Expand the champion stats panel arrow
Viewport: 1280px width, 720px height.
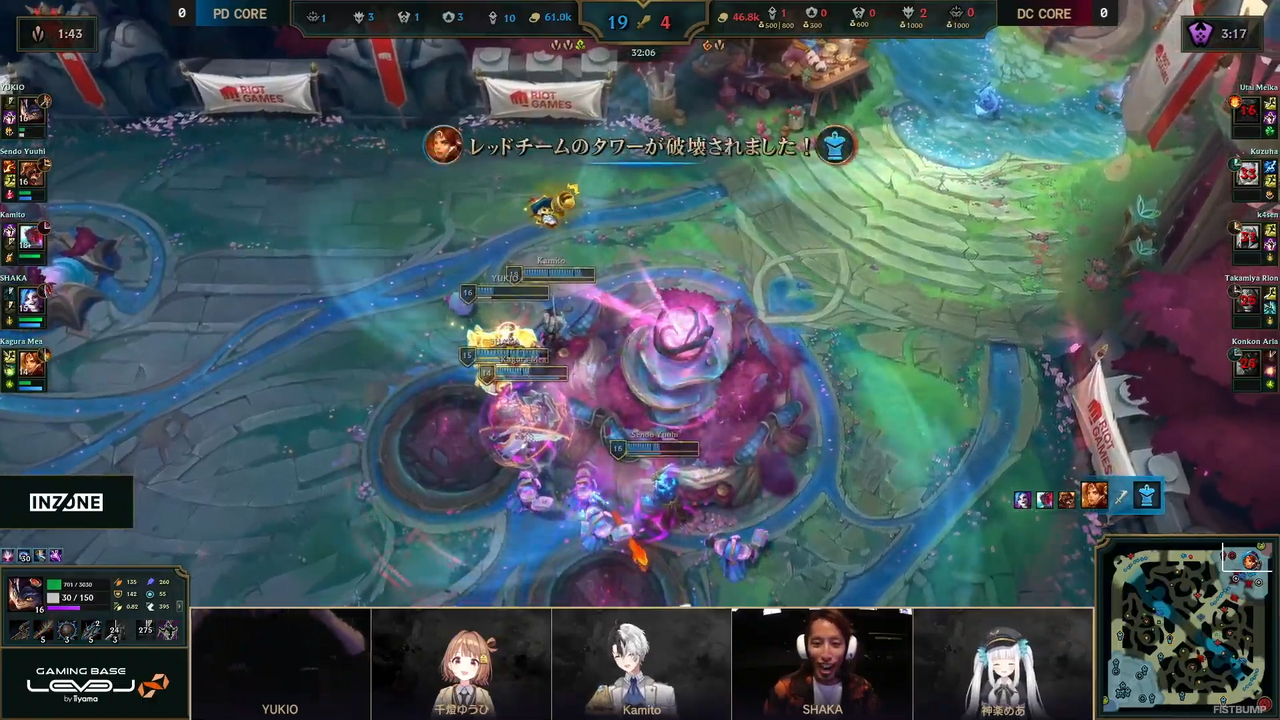(181, 605)
